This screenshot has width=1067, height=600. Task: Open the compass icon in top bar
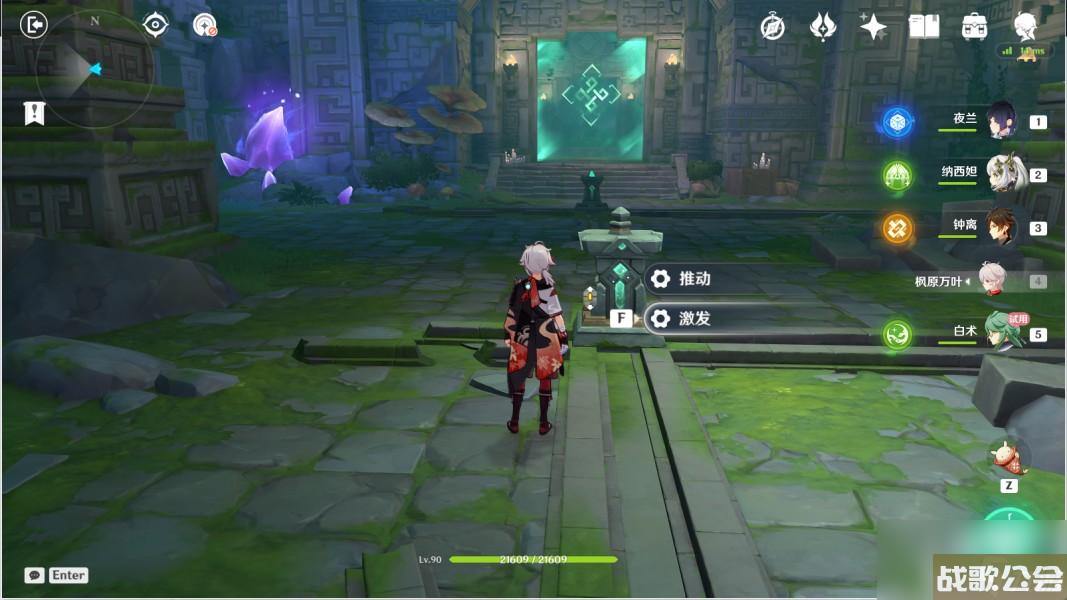pyautogui.click(x=772, y=27)
